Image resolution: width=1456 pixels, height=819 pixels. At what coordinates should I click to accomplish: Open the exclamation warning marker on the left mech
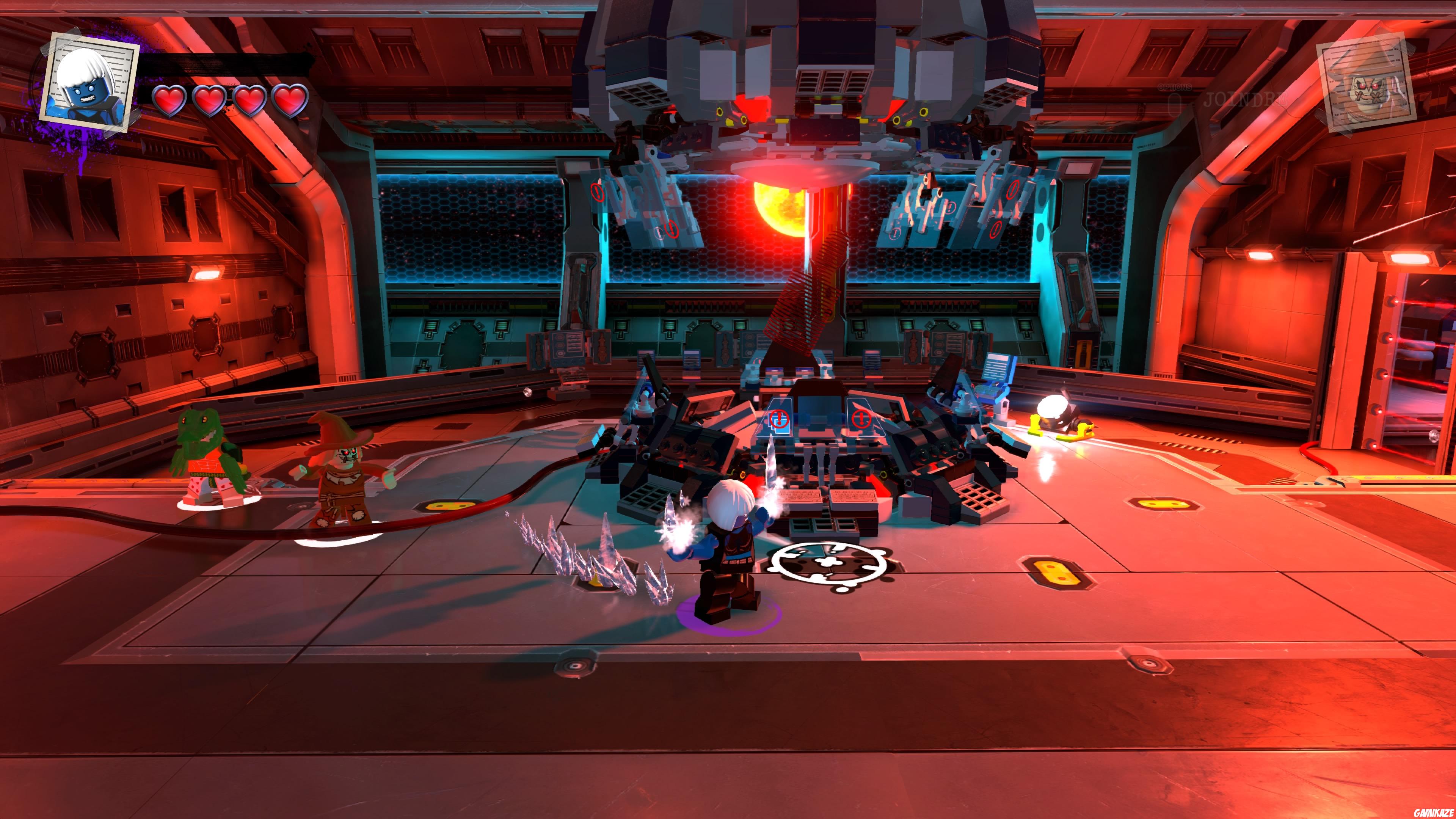click(598, 192)
